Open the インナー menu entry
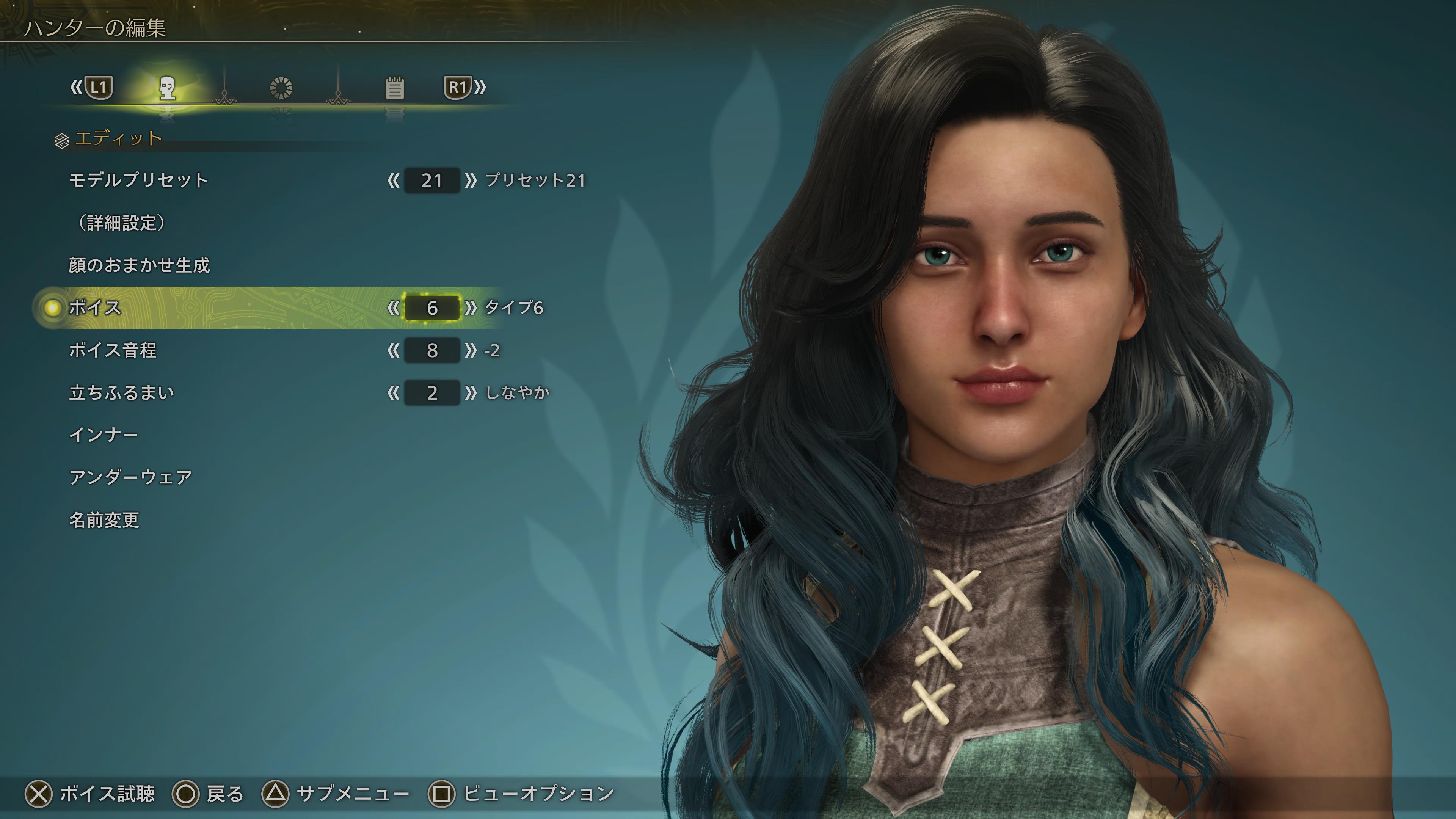 pyautogui.click(x=104, y=435)
